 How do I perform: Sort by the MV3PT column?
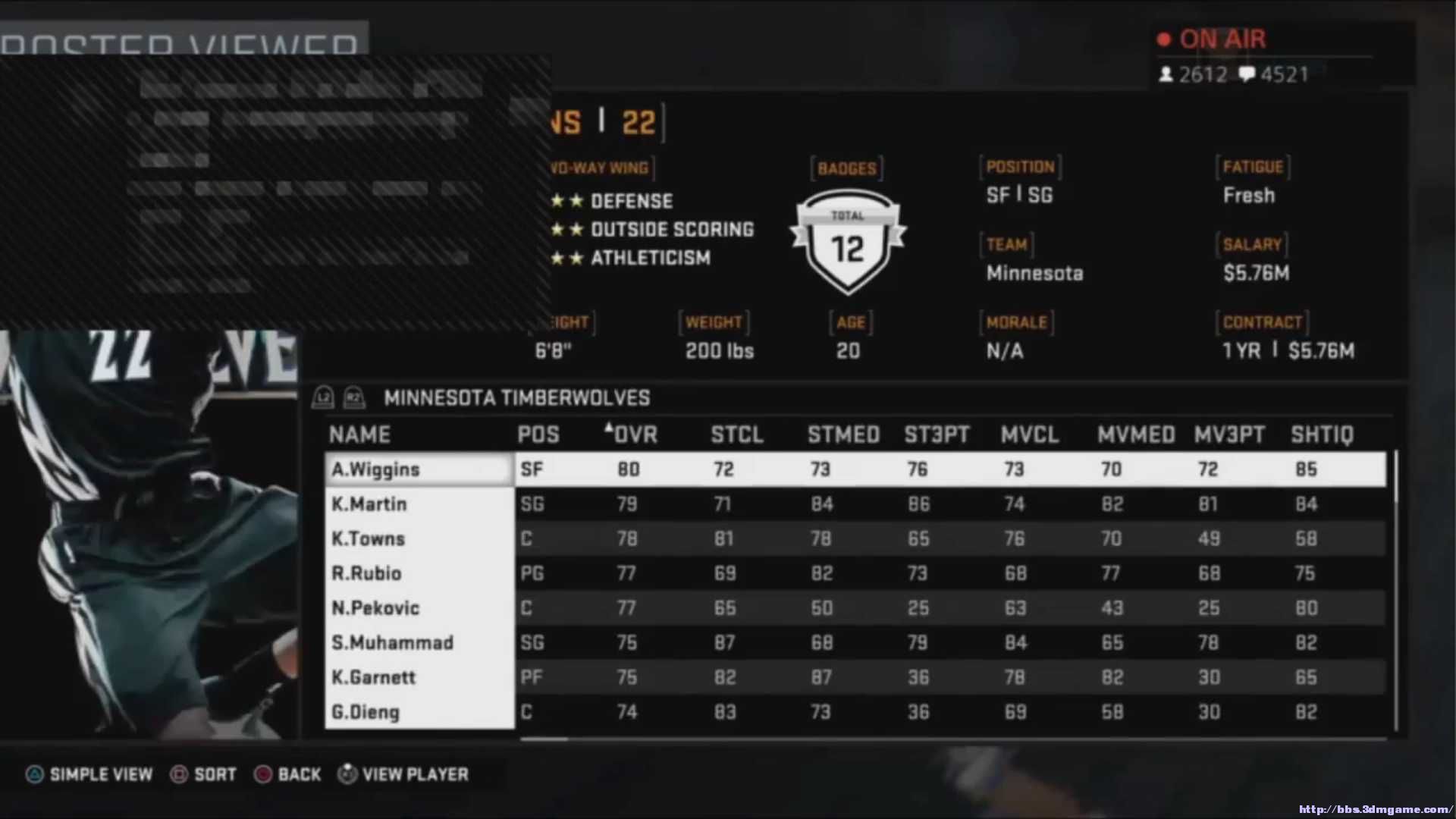[x=1229, y=435]
